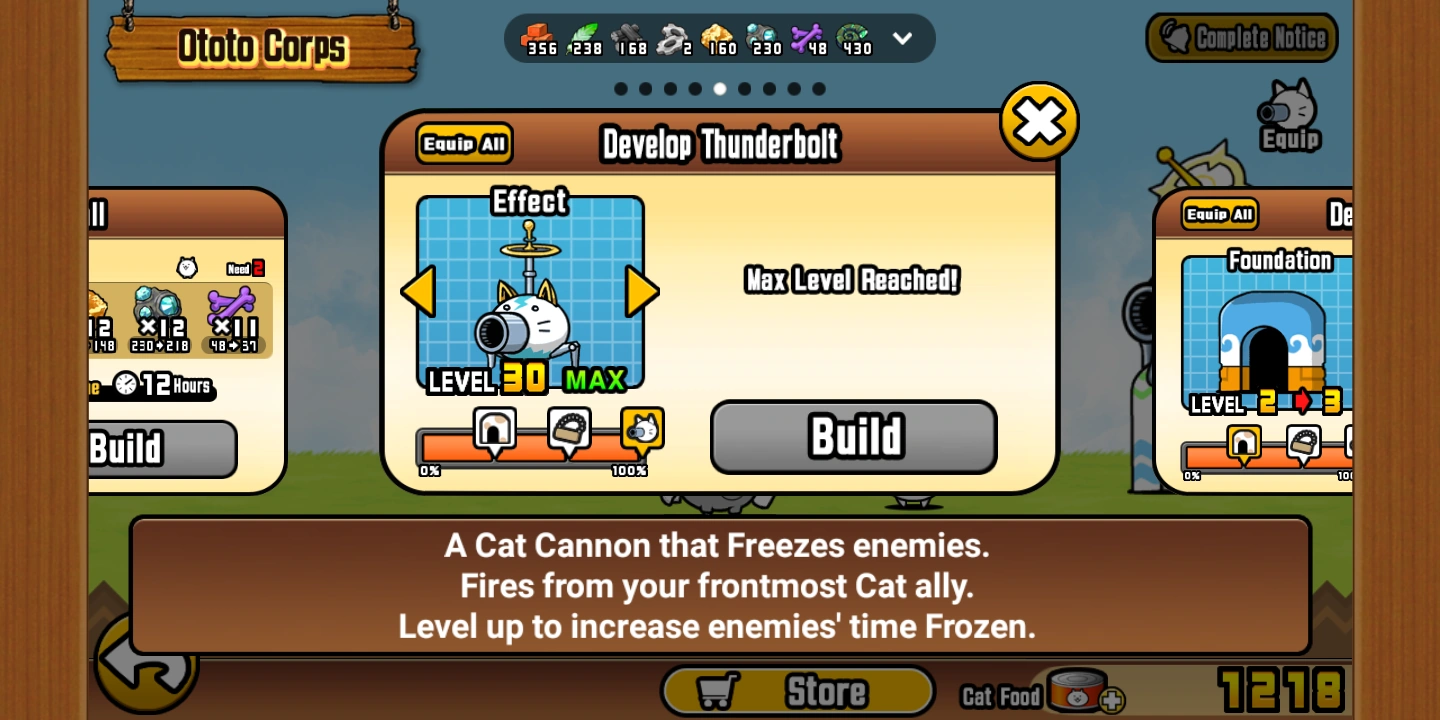Screen dimensions: 1440x720
Task: Select the Cannon stage marker at 100%
Action: point(643,428)
